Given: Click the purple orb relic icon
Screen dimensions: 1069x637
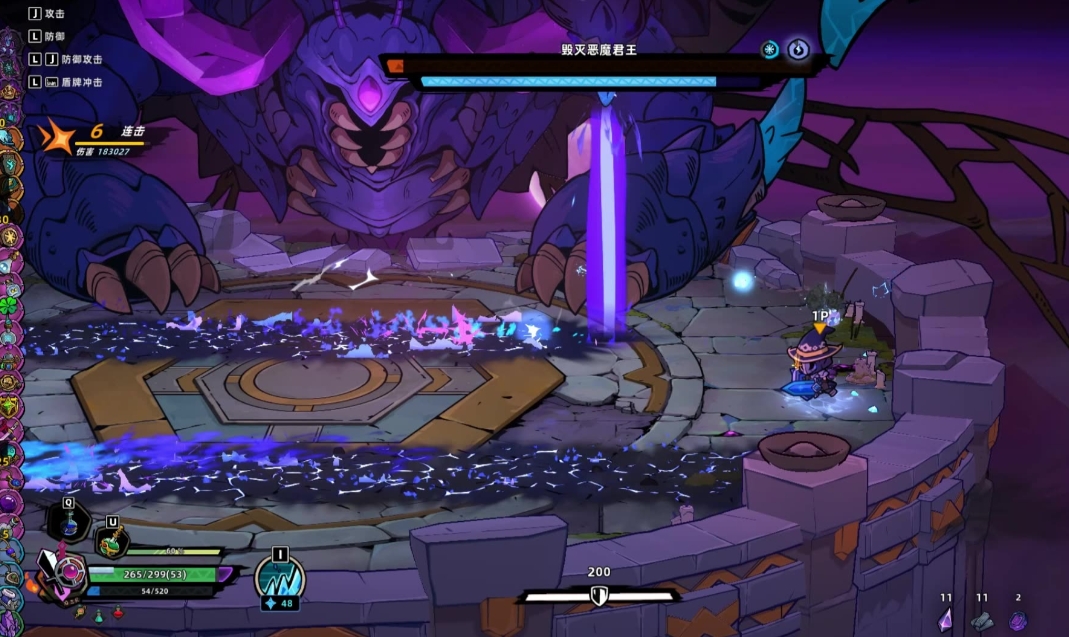Looking at the screenshot, I should click(8, 497).
